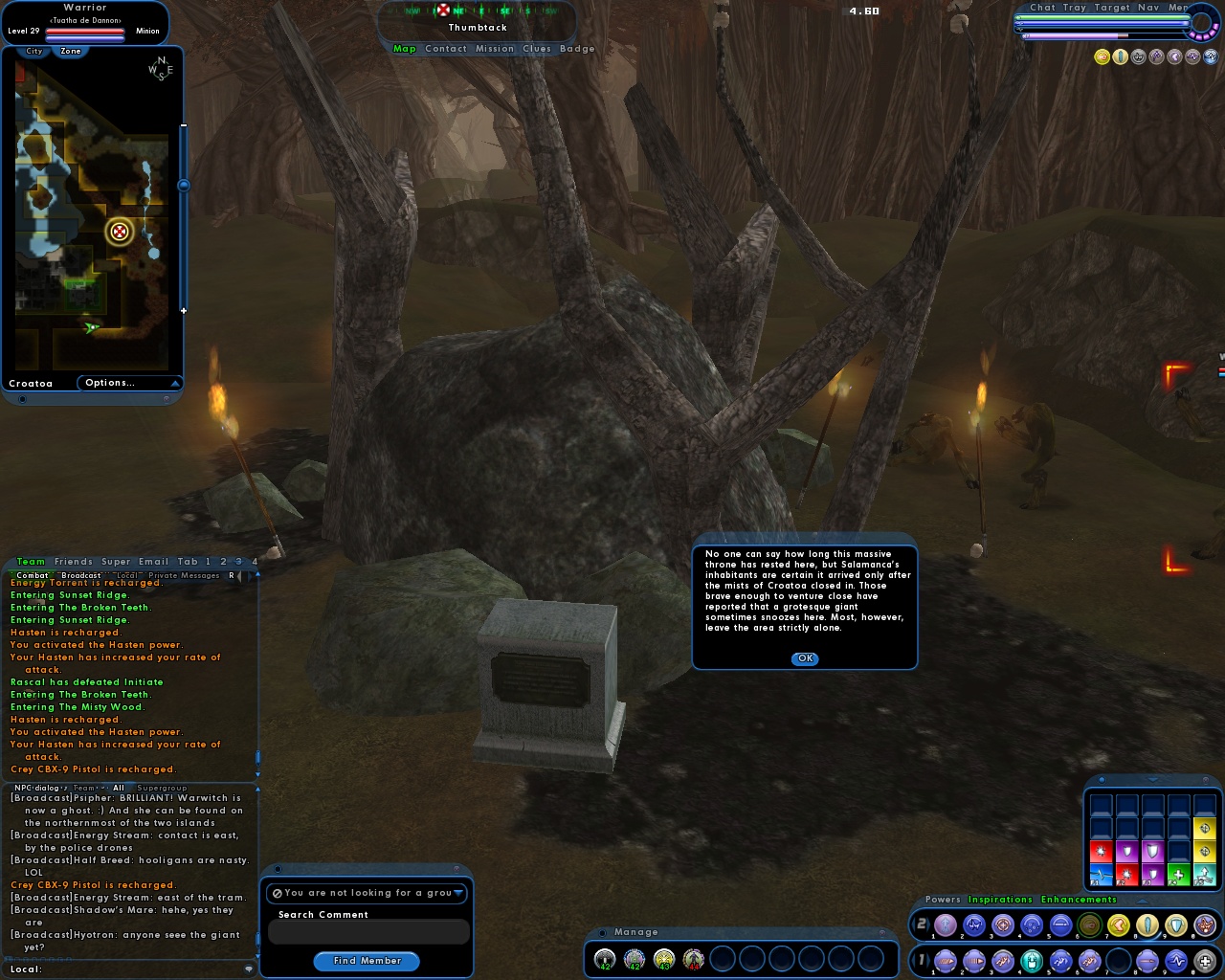Image resolution: width=1225 pixels, height=980 pixels.
Task: Collapse the power trays with the blue arrow
Action: tap(1142, 901)
